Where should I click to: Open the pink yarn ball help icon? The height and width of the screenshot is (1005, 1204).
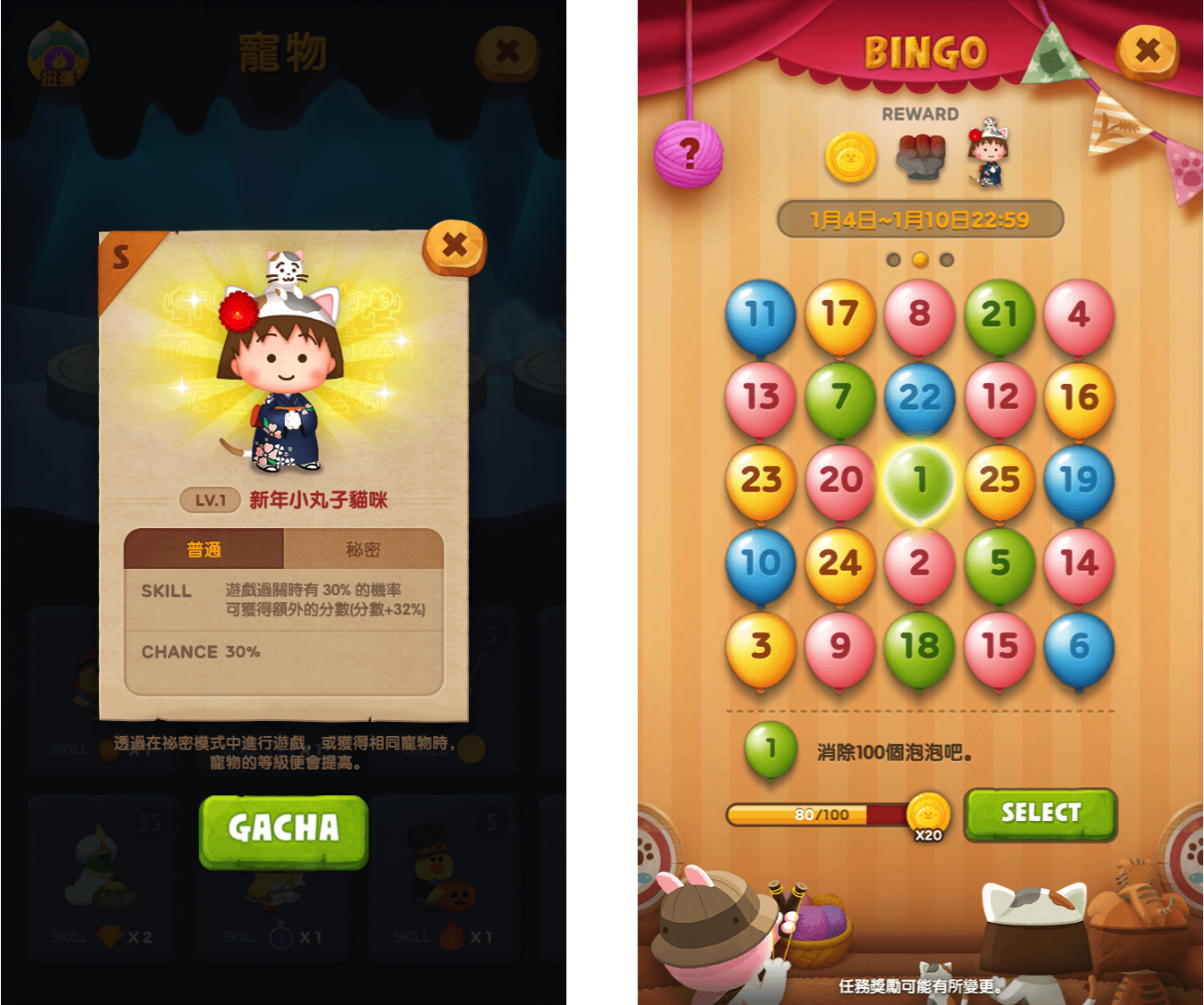[x=688, y=154]
